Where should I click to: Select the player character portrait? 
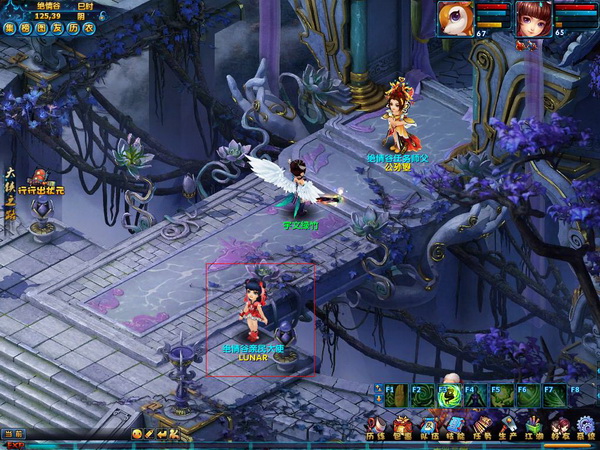(530, 17)
